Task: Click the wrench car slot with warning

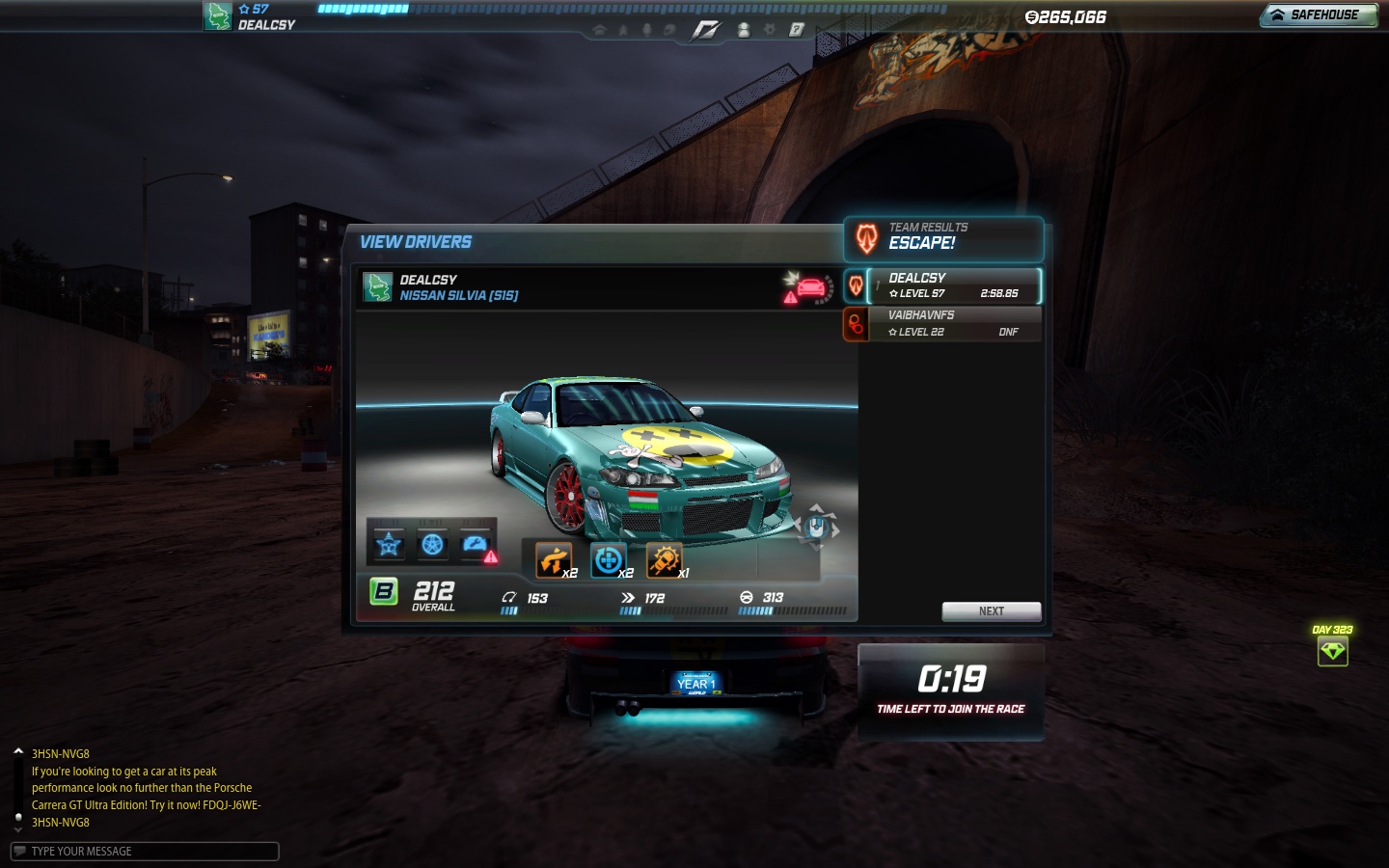Action: 477,546
